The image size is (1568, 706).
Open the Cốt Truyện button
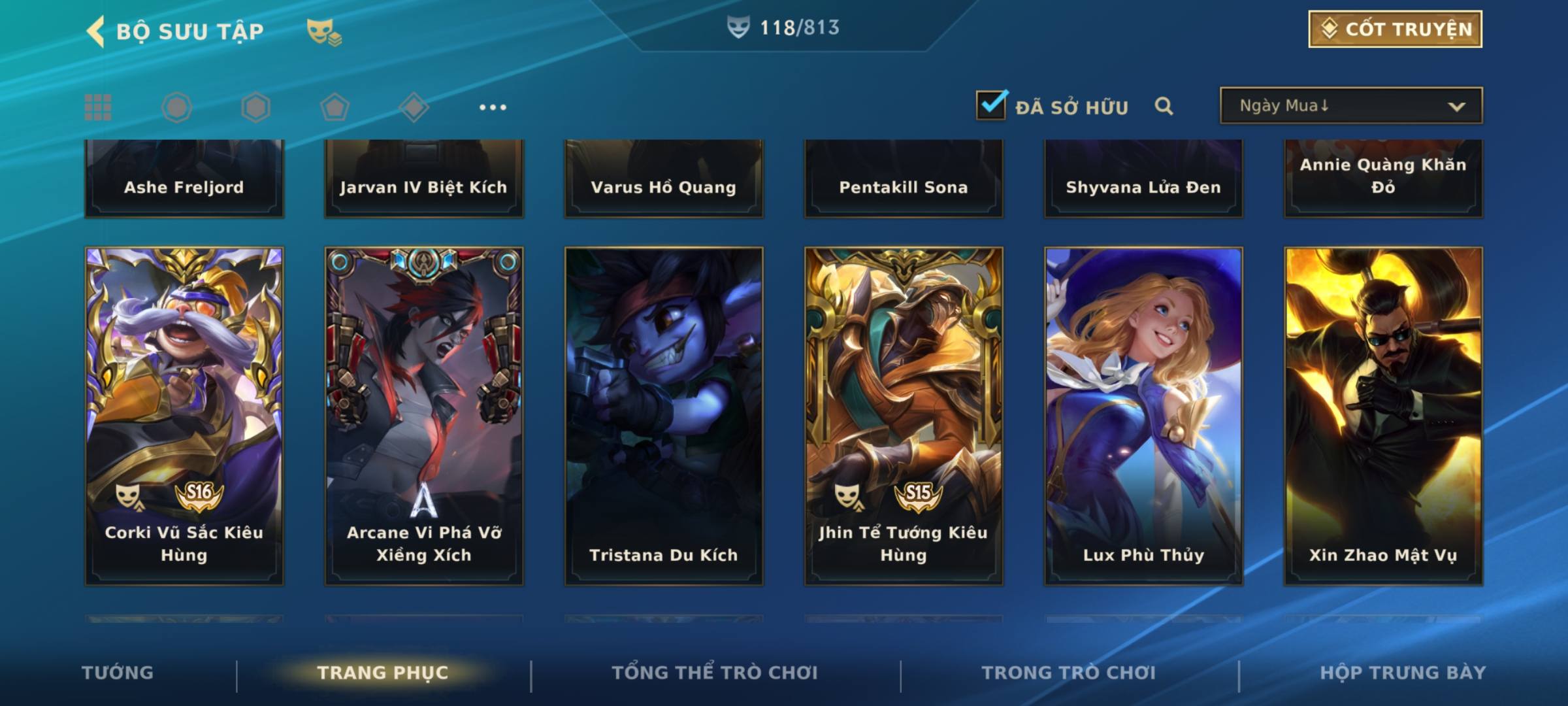(1395, 29)
